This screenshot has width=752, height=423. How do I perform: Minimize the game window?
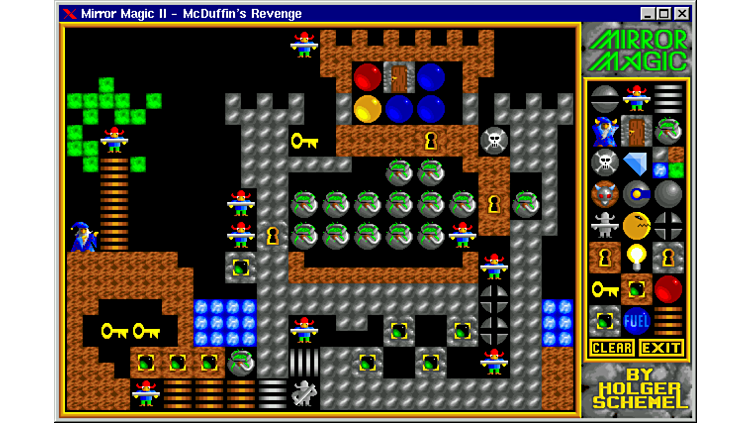click(648, 13)
